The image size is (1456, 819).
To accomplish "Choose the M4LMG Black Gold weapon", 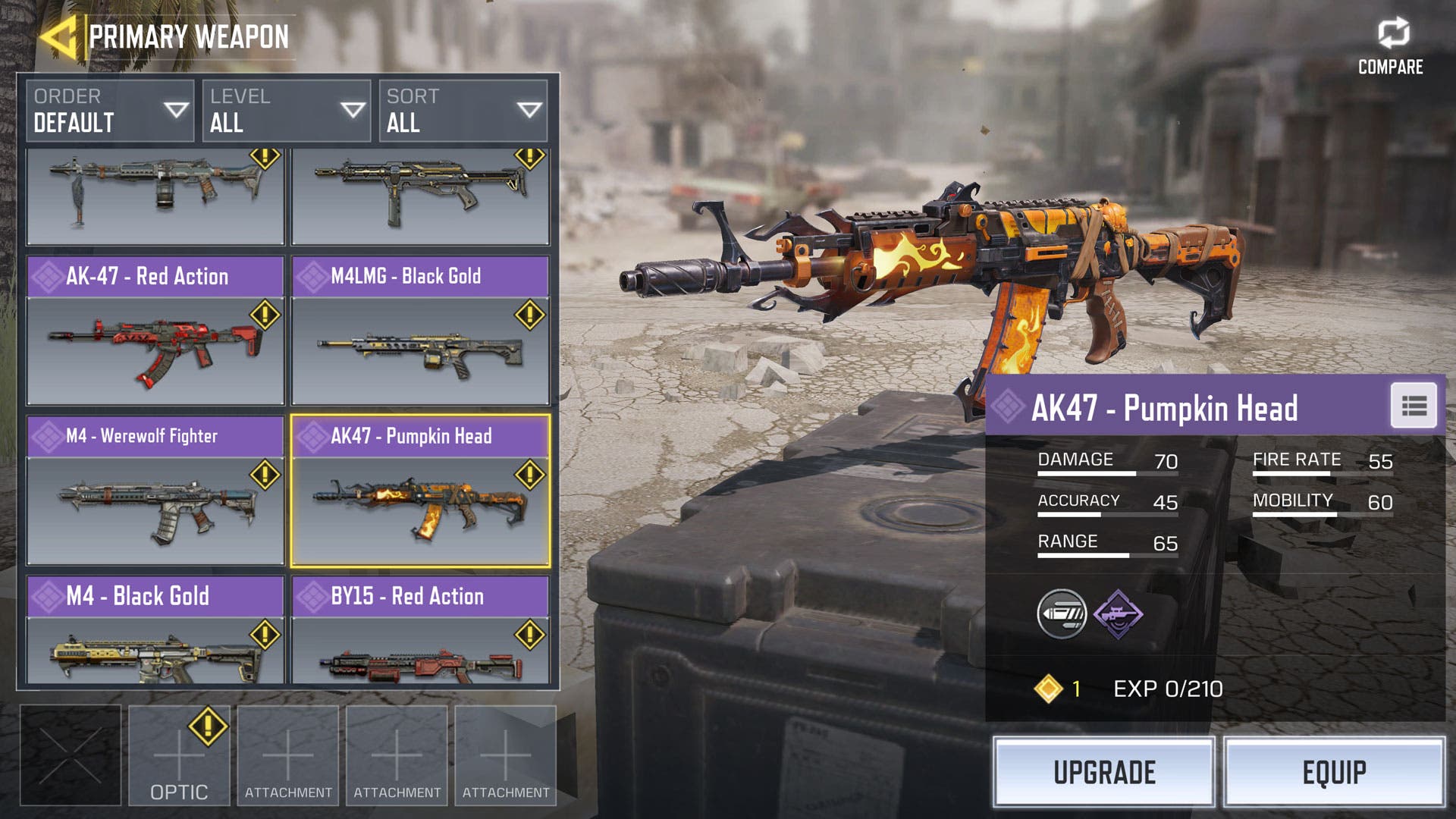I will (420, 331).
